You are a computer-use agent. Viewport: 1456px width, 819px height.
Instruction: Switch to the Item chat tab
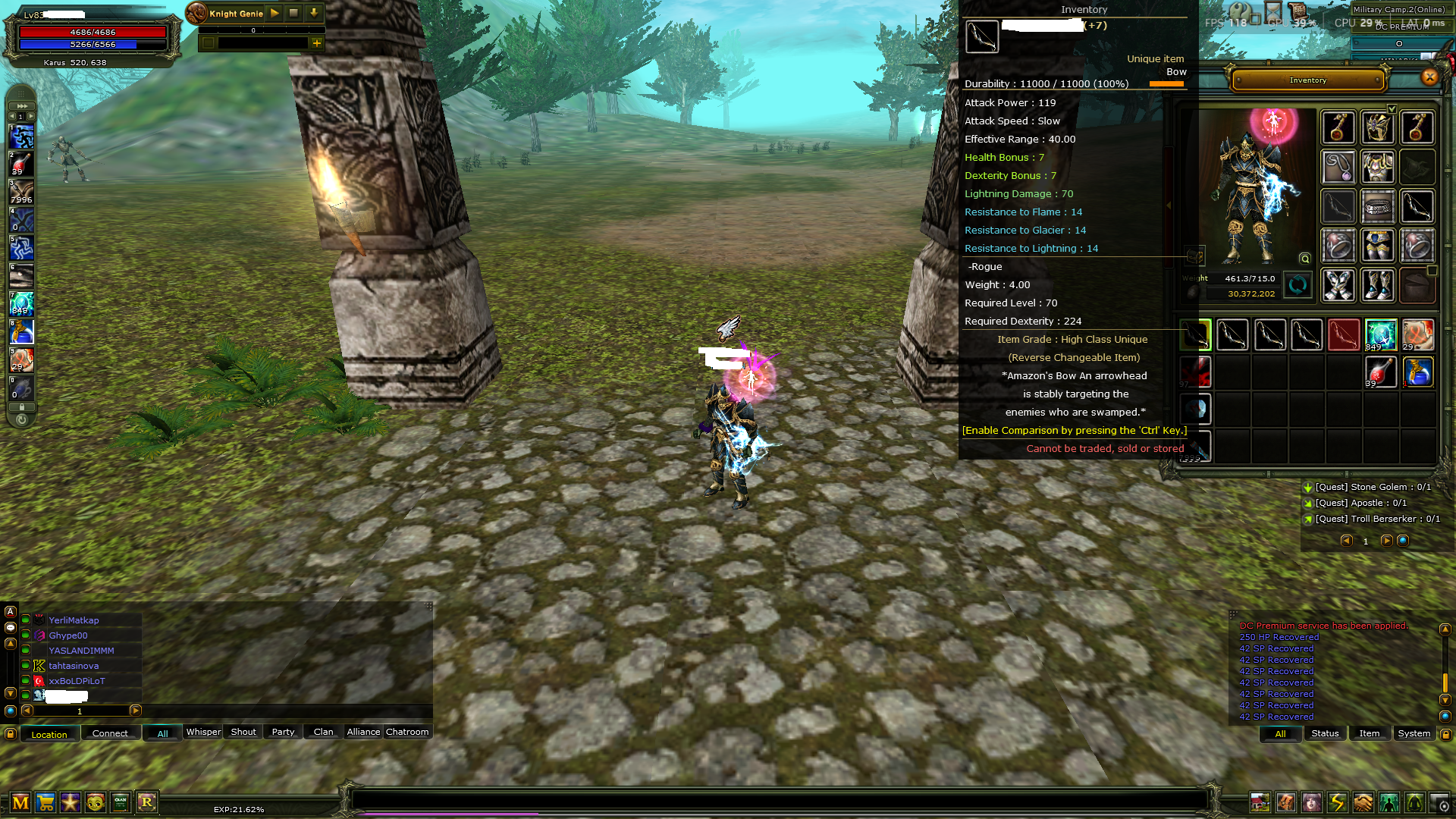tap(1369, 733)
